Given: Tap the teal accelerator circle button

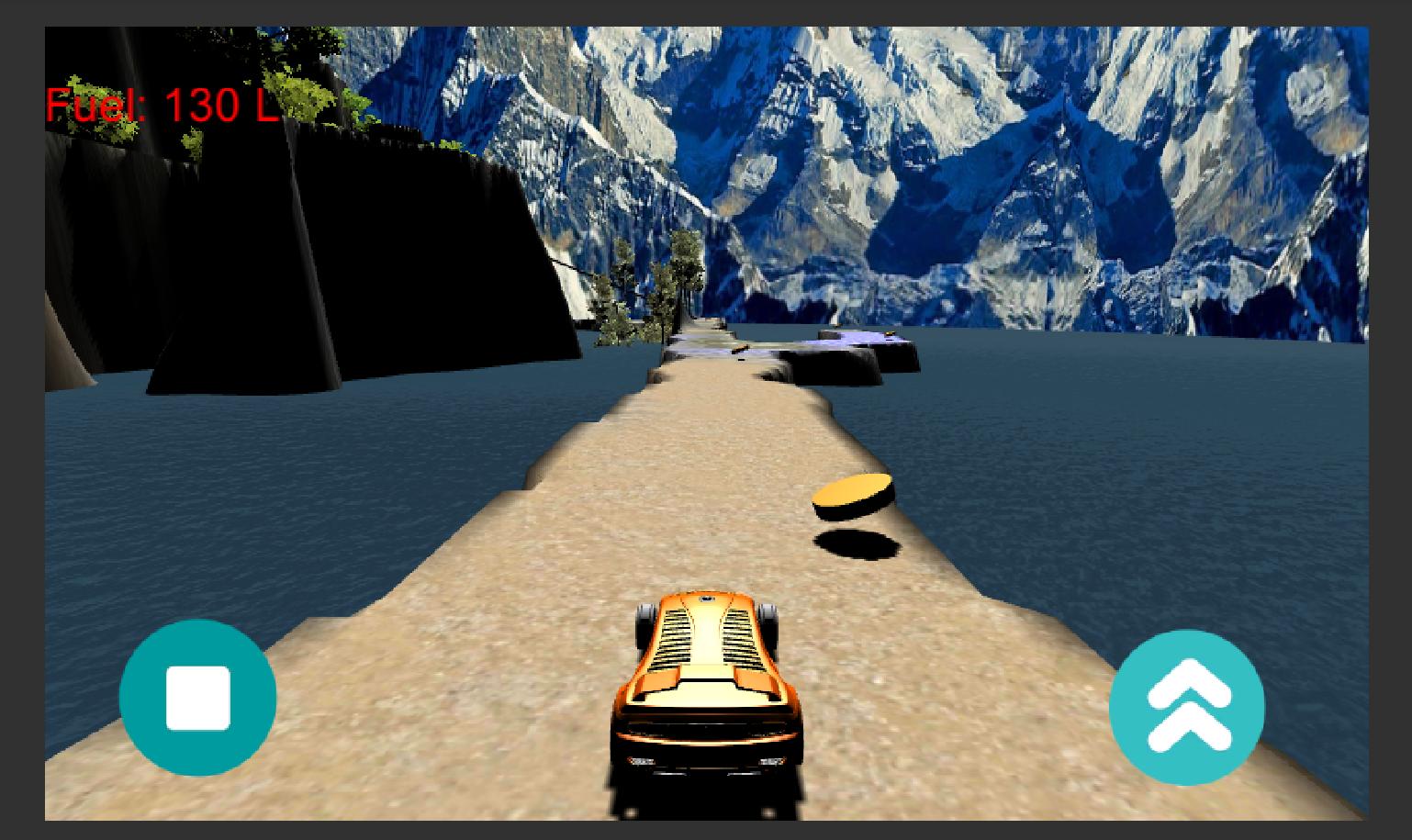Looking at the screenshot, I should (1186, 705).
